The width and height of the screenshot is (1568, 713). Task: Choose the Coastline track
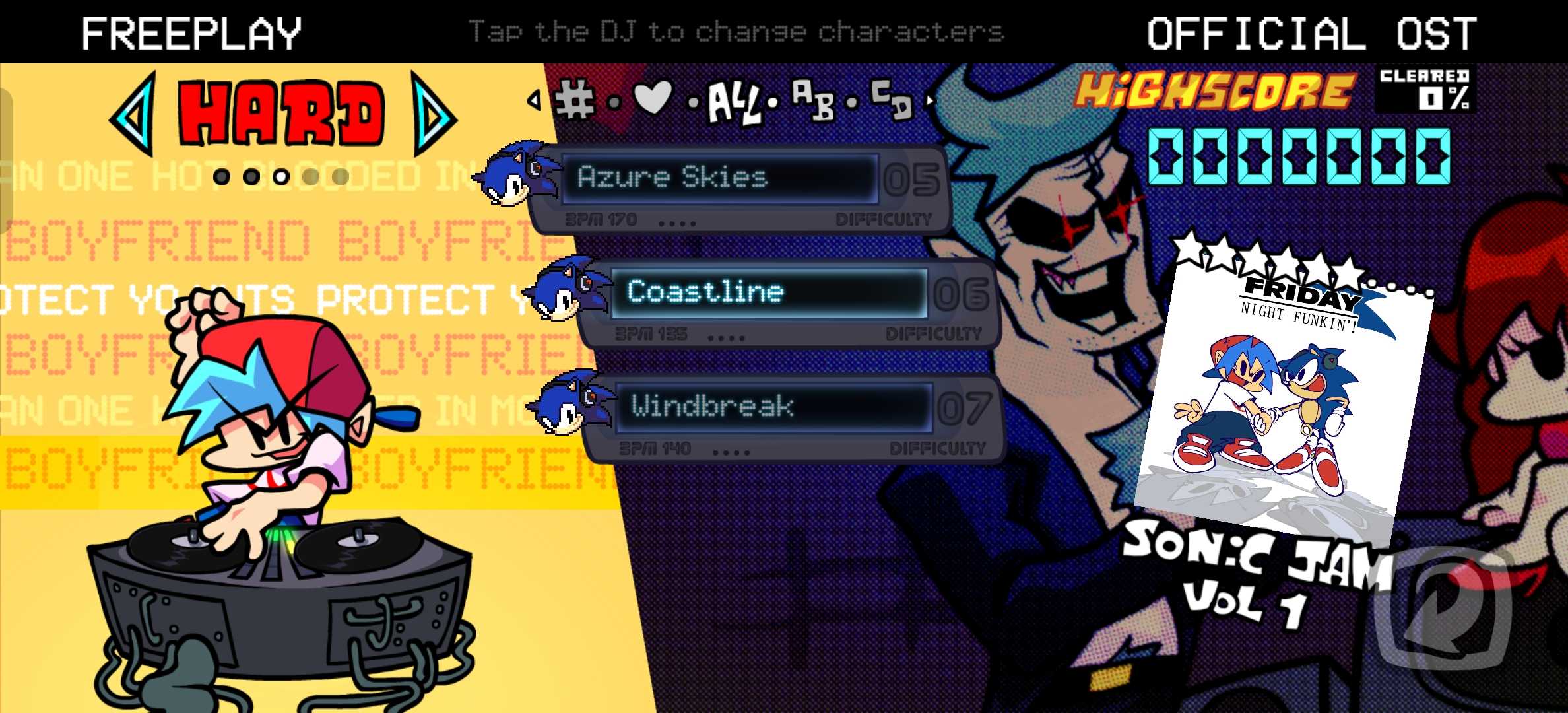(x=769, y=292)
